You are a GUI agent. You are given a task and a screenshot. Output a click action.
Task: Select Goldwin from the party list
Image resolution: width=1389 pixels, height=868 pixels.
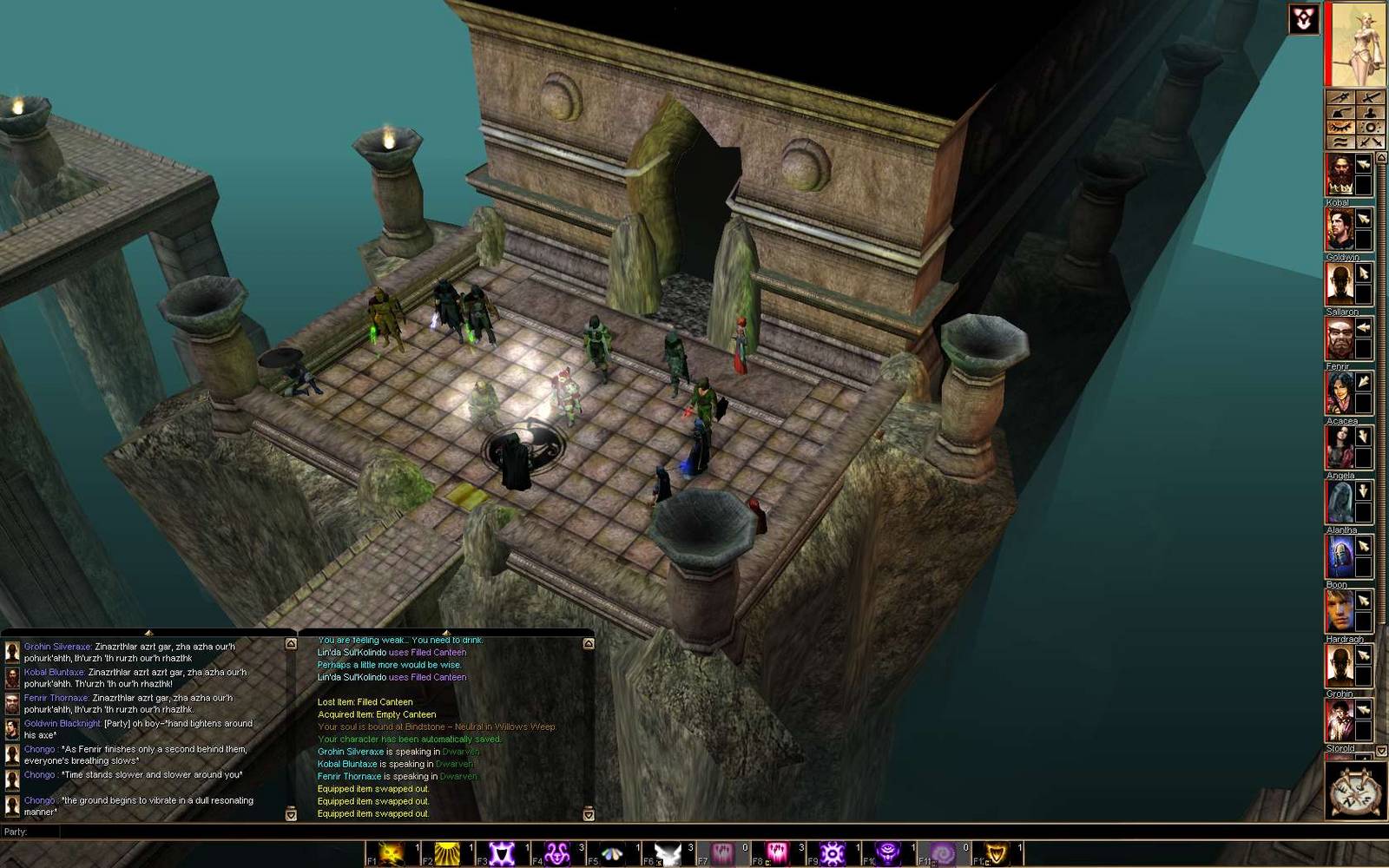pos(1340,282)
